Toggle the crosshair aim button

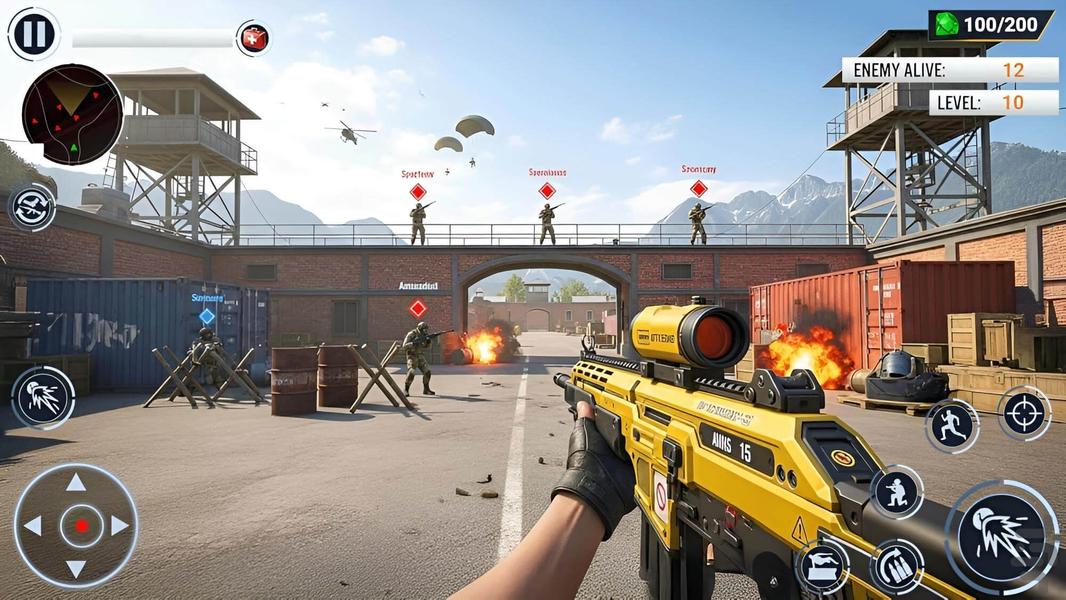pos(1023,412)
